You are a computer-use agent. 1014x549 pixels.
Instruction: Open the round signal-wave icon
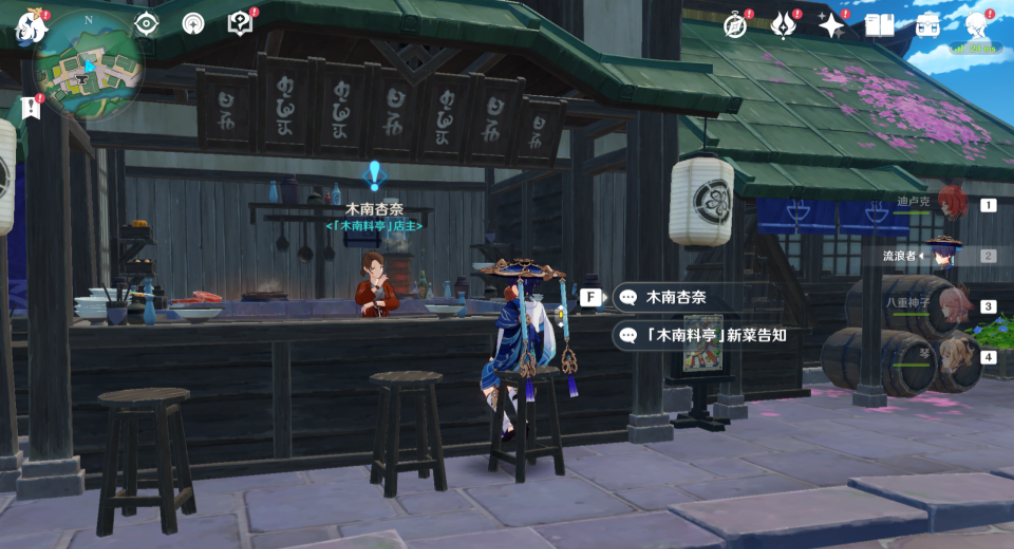(194, 24)
